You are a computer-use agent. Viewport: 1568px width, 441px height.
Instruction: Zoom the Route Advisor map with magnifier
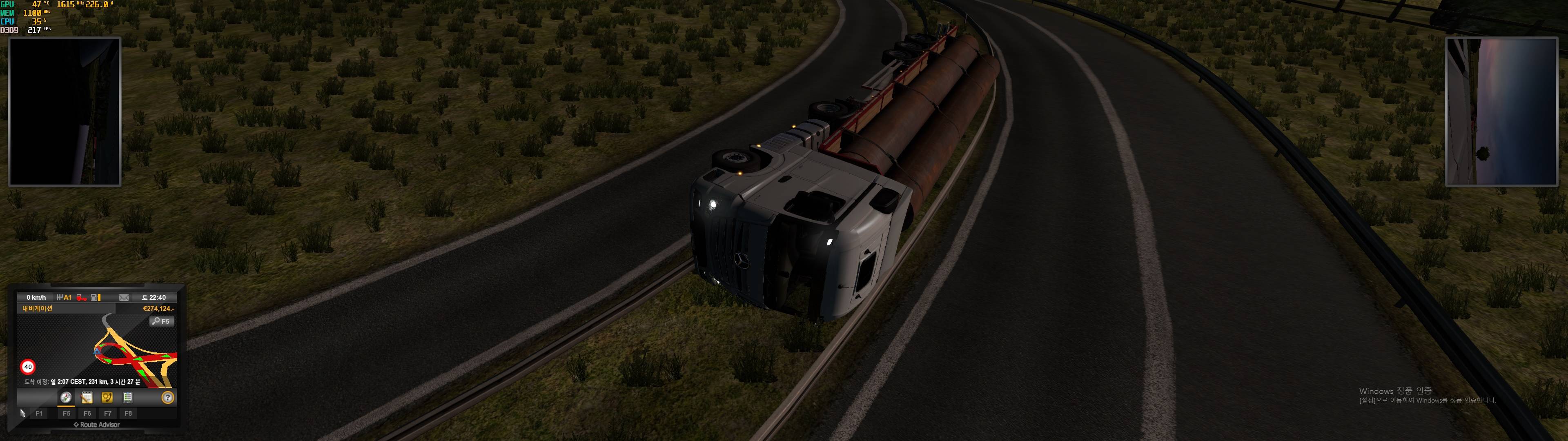tap(162, 321)
